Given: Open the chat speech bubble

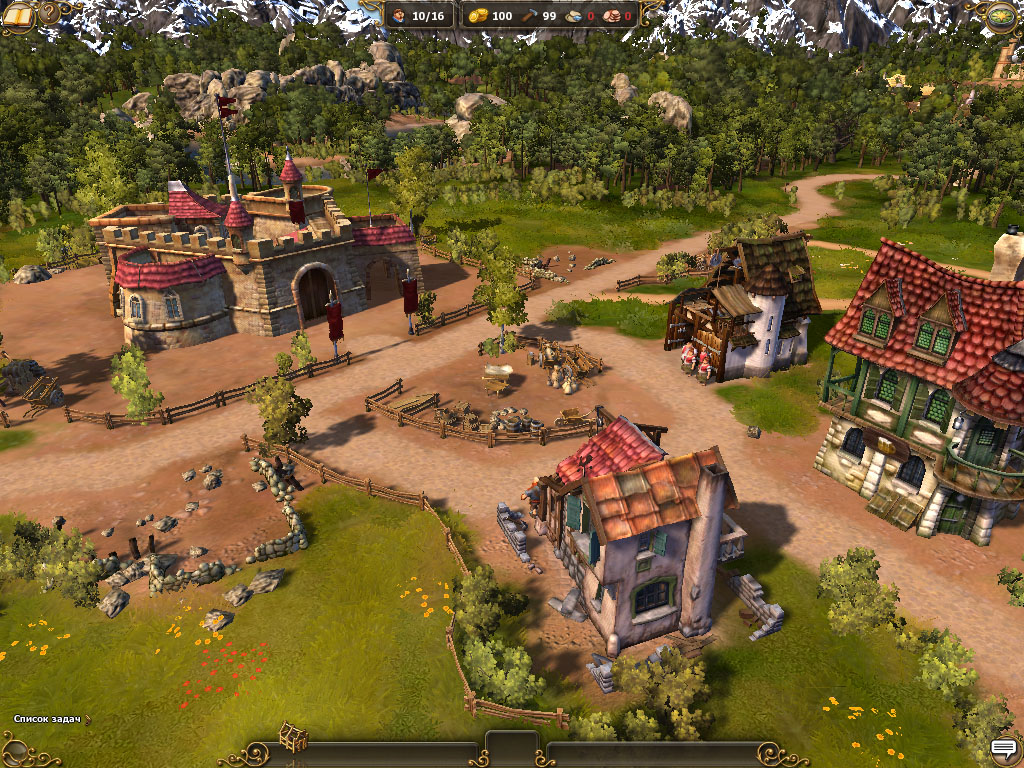Looking at the screenshot, I should 1003,747.
